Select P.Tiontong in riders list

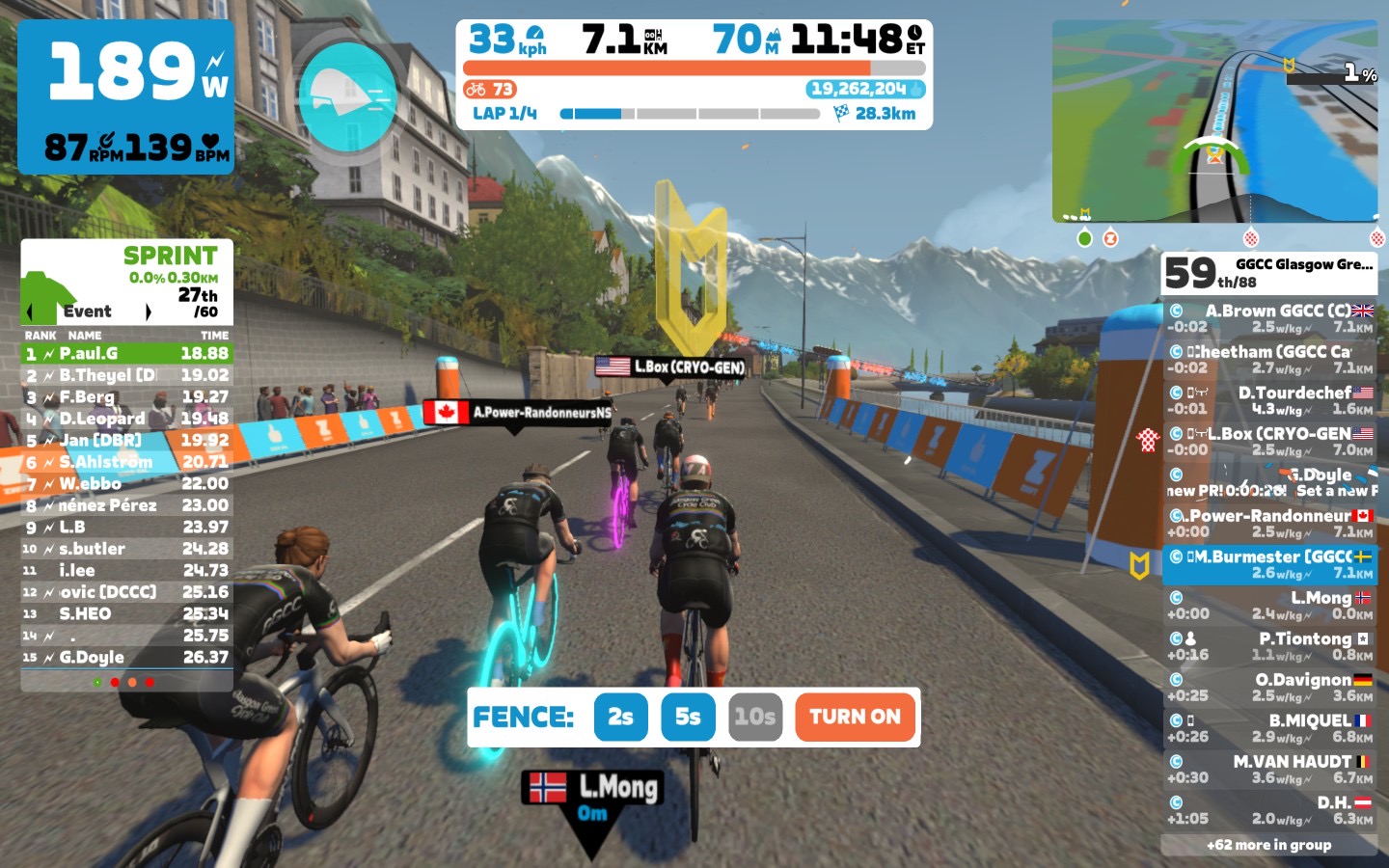[1269, 646]
